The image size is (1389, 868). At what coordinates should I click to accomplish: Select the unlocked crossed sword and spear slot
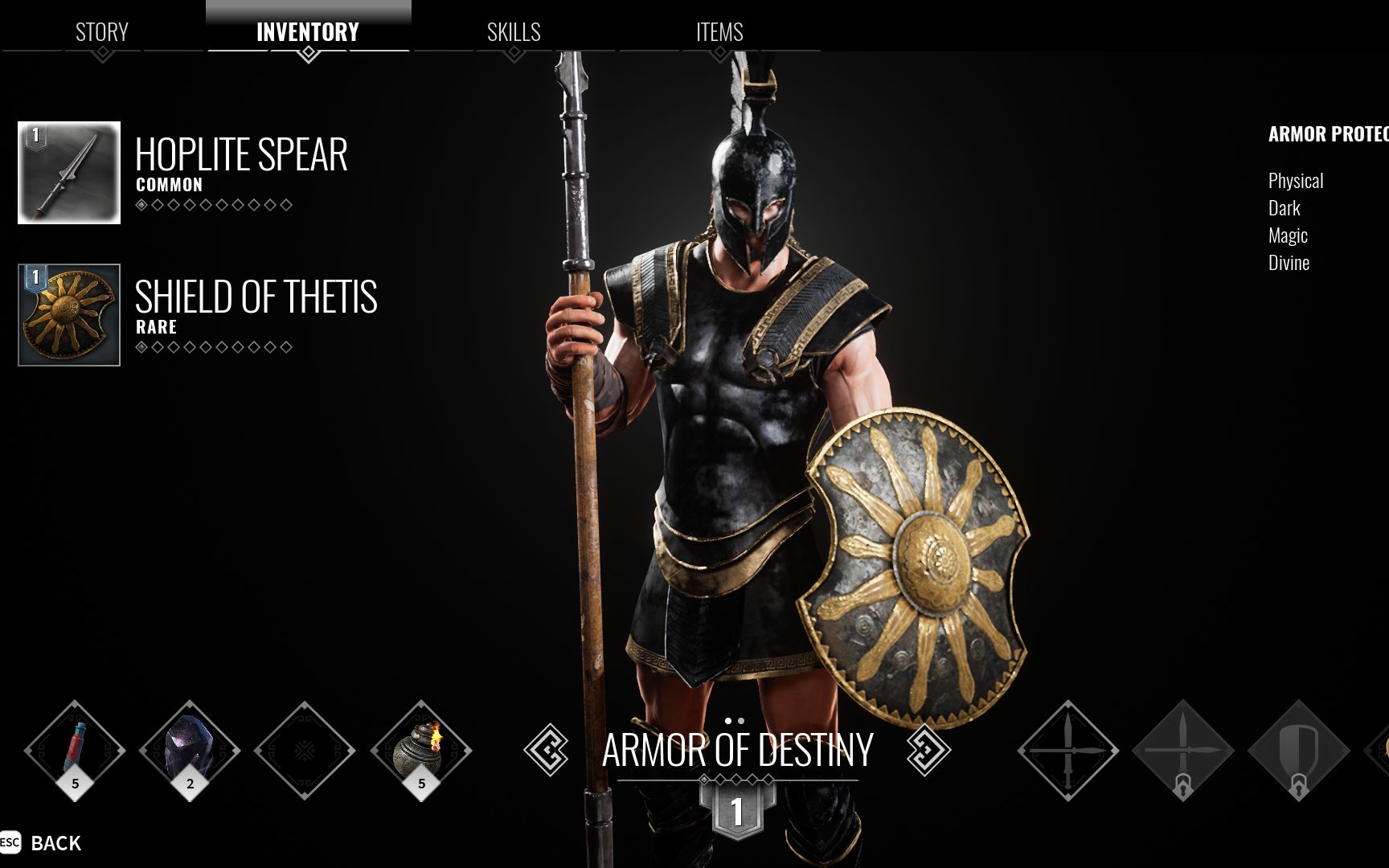tap(1067, 750)
